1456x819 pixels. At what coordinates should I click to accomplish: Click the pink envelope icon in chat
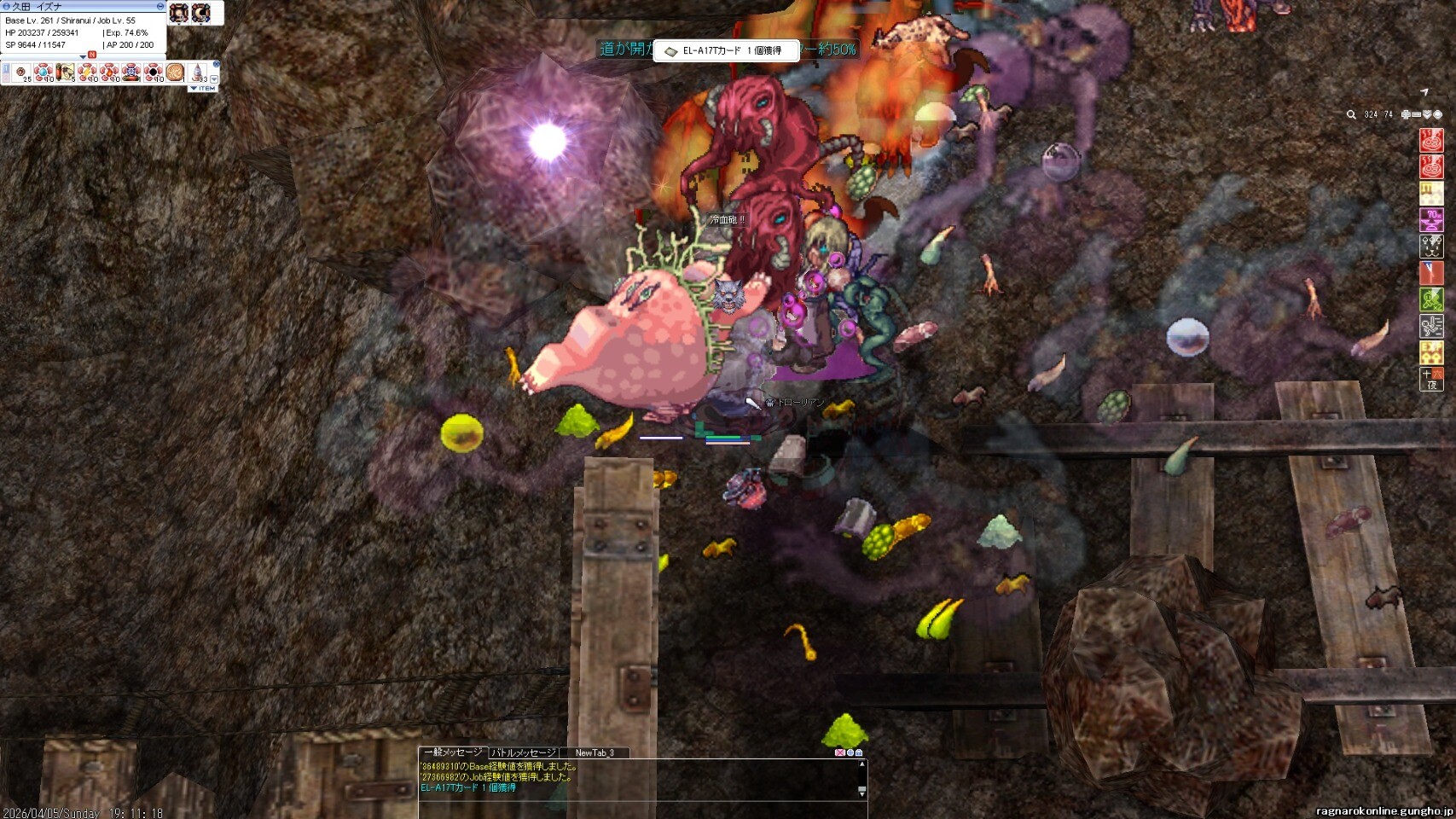(839, 752)
